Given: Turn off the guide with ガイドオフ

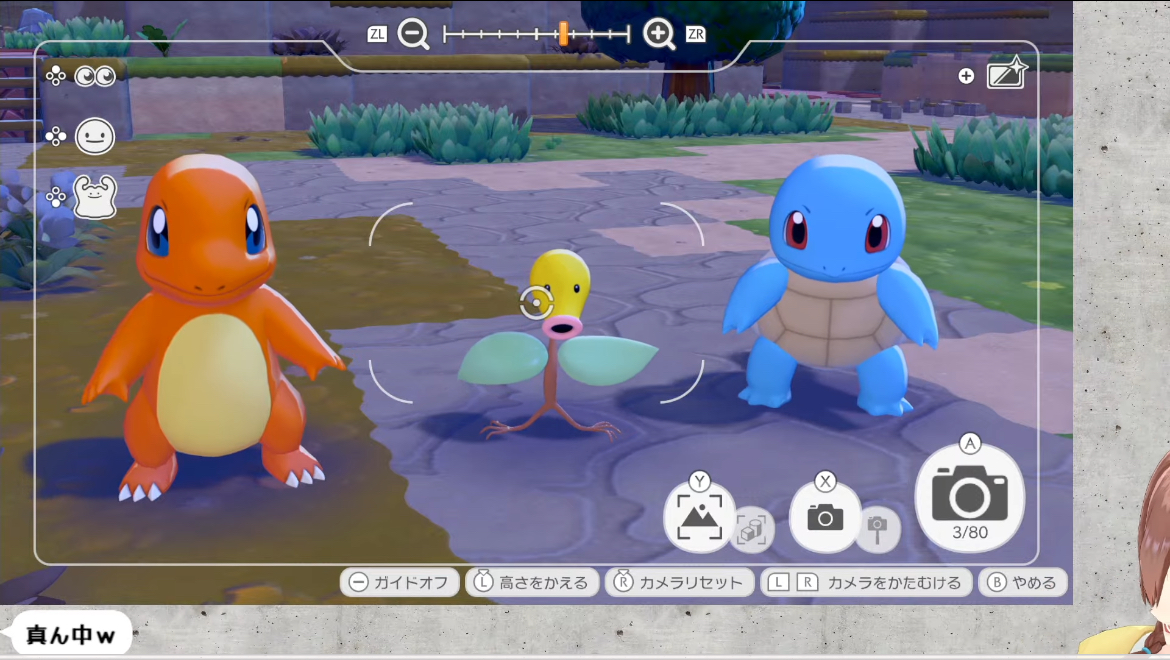Looking at the screenshot, I should (400, 582).
